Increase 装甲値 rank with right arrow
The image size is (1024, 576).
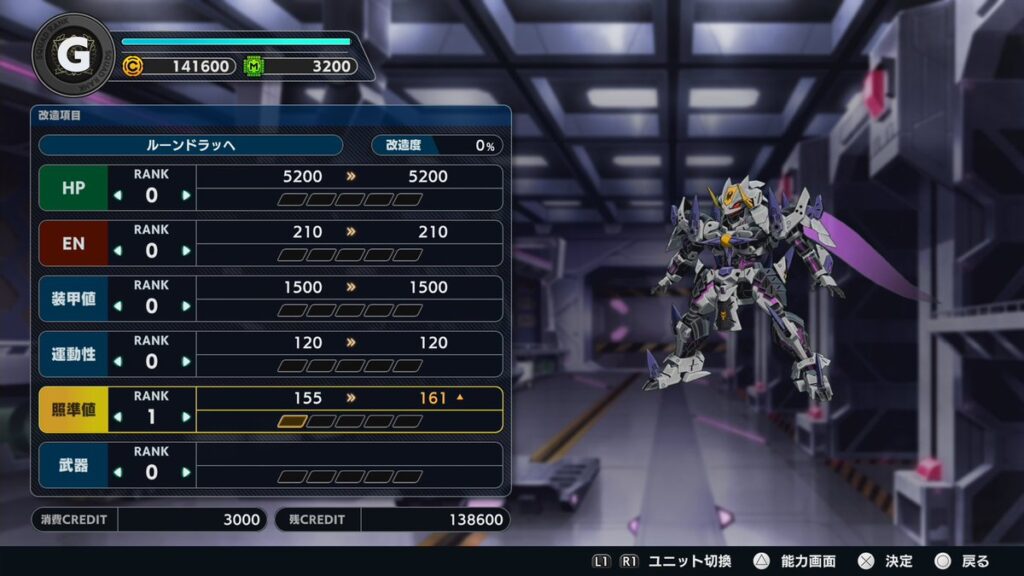pyautogui.click(x=186, y=306)
